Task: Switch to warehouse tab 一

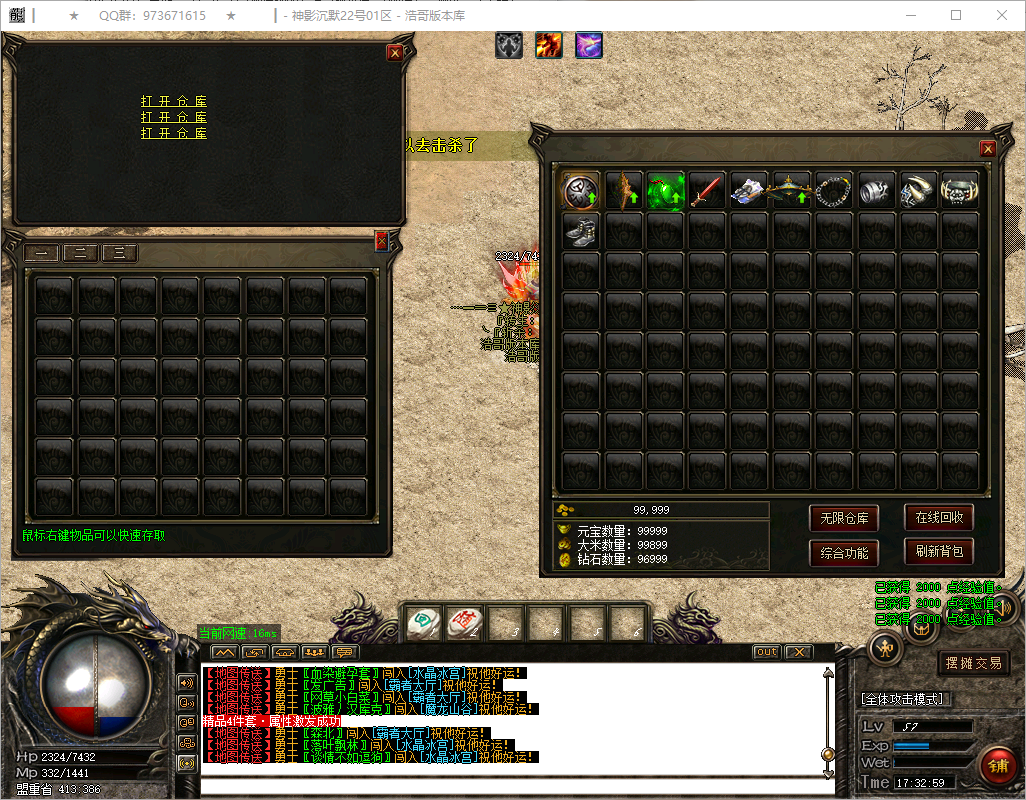Action: pyautogui.click(x=40, y=253)
